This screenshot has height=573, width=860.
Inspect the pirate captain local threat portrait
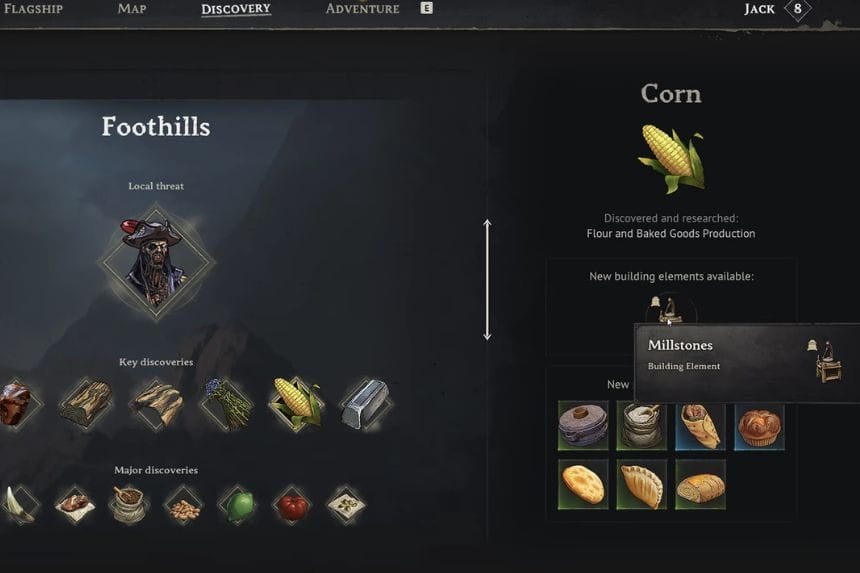pos(155,262)
